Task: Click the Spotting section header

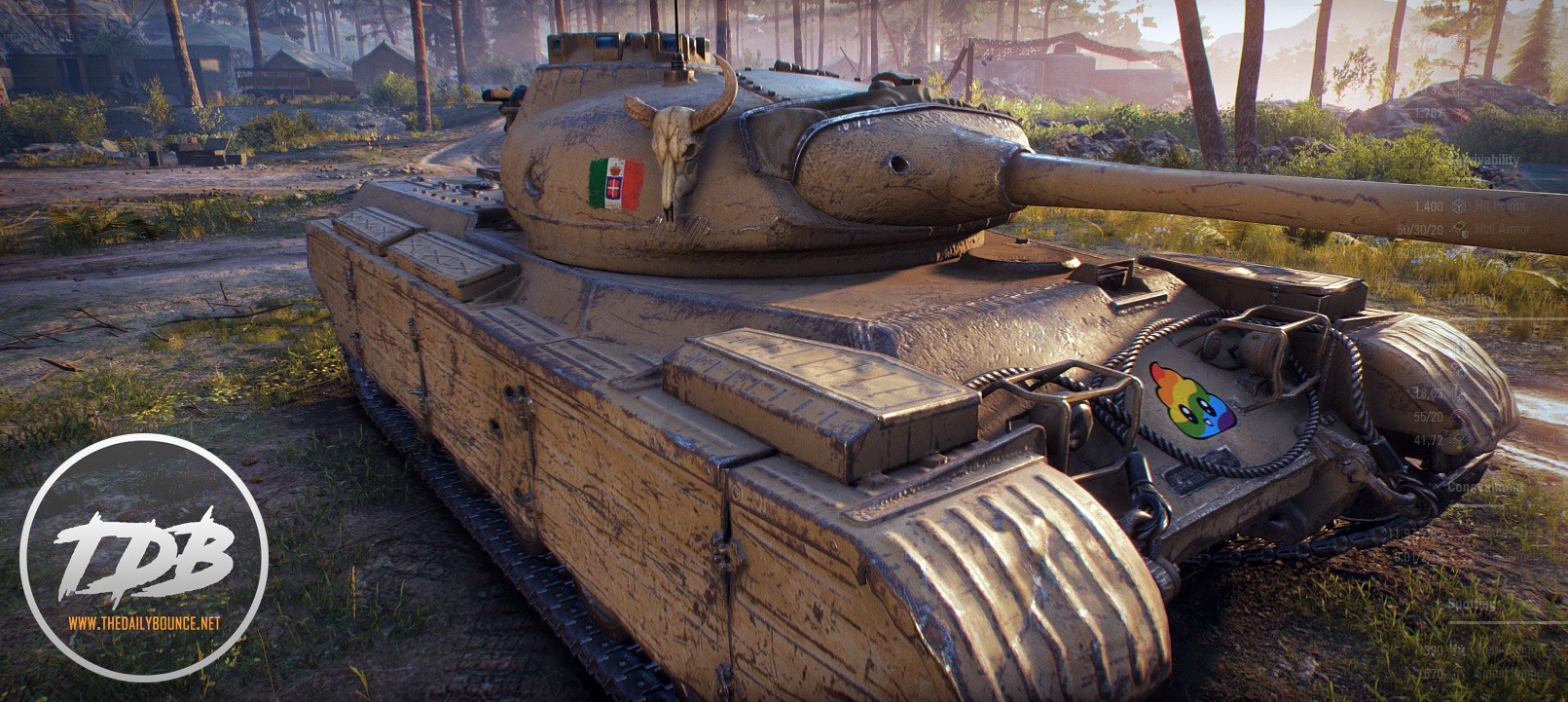Action: [x=1471, y=605]
